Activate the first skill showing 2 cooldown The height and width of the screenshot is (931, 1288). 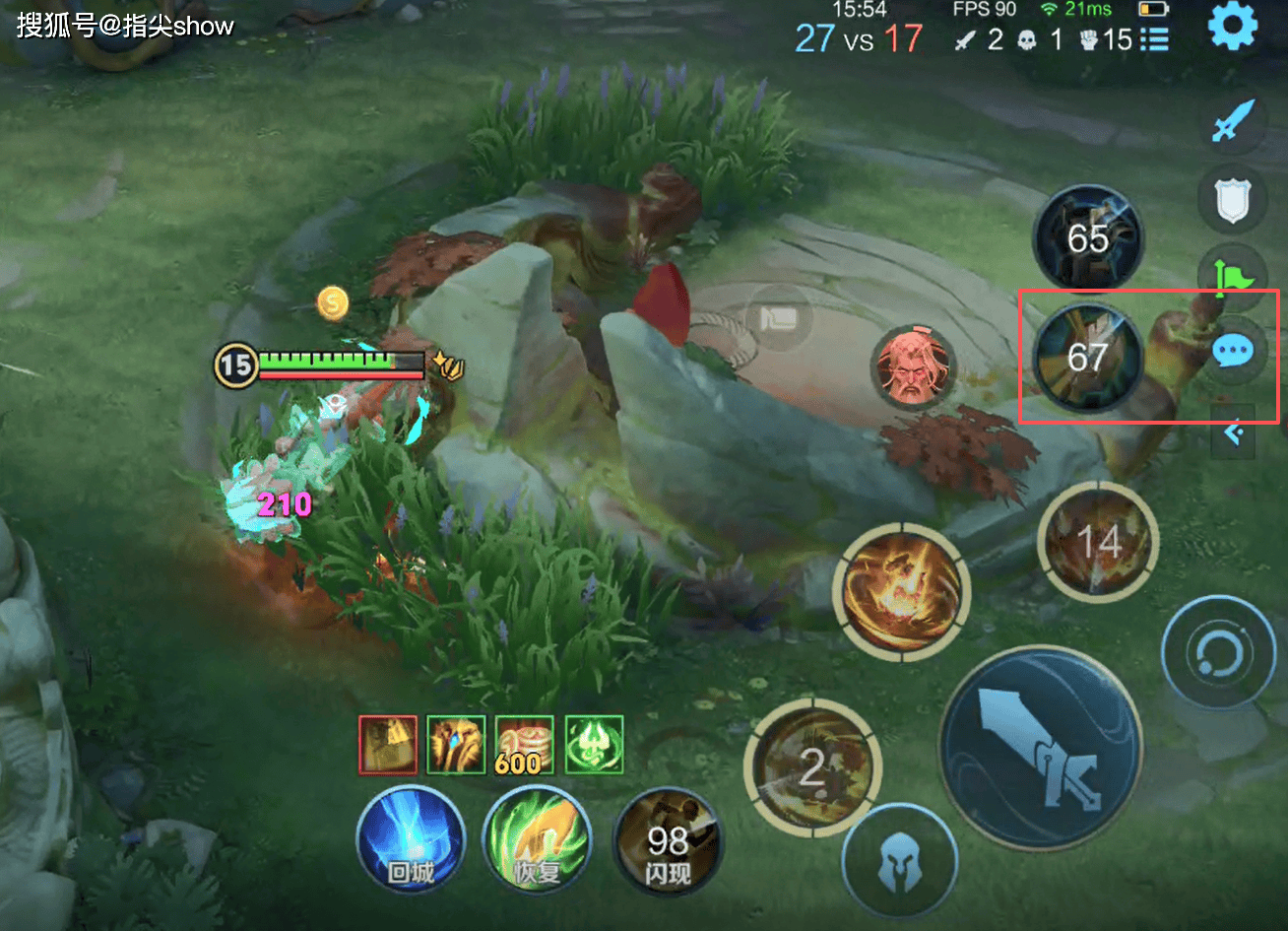tap(811, 767)
